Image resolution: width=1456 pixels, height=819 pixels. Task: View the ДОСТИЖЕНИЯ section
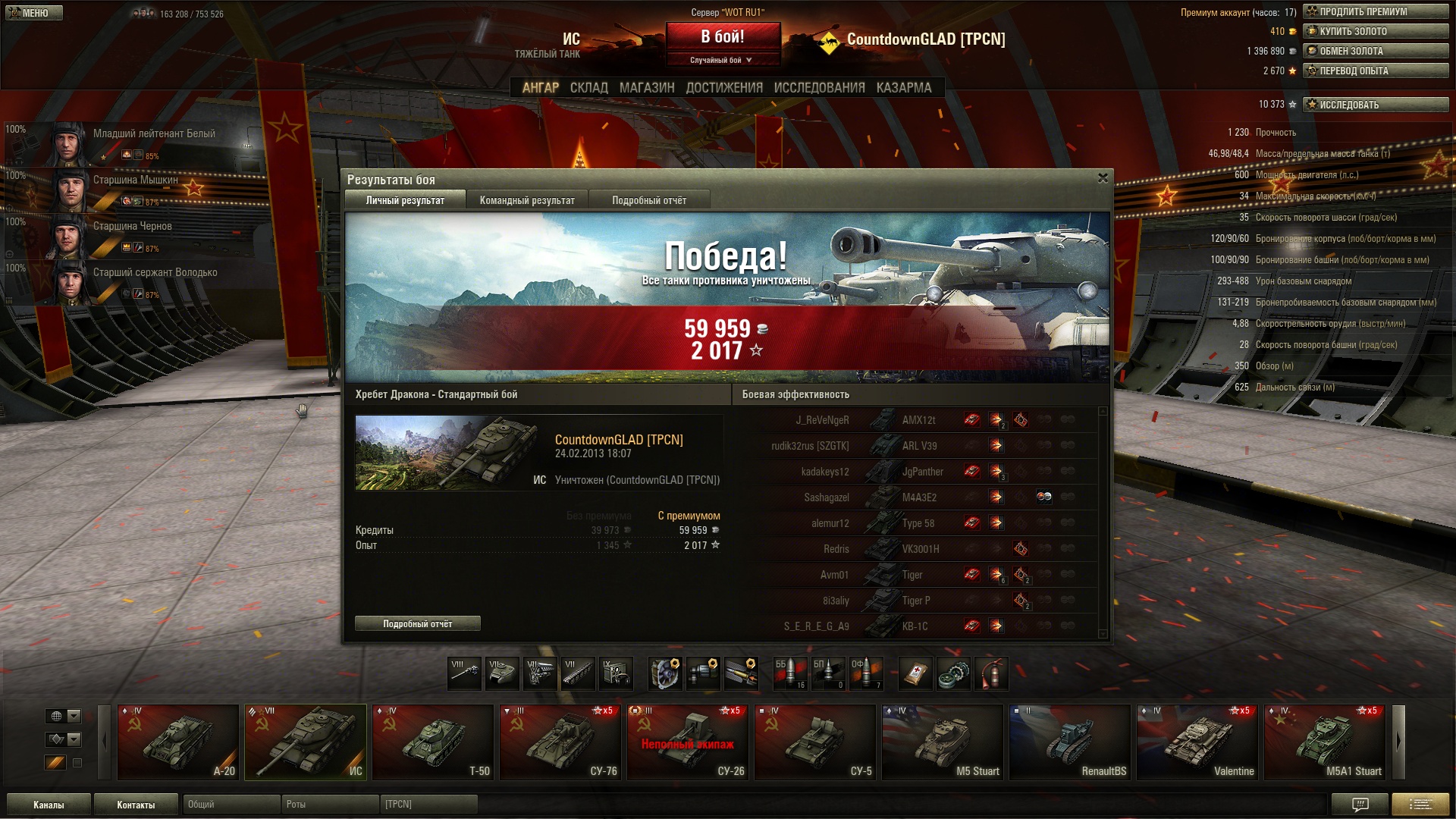tap(724, 88)
